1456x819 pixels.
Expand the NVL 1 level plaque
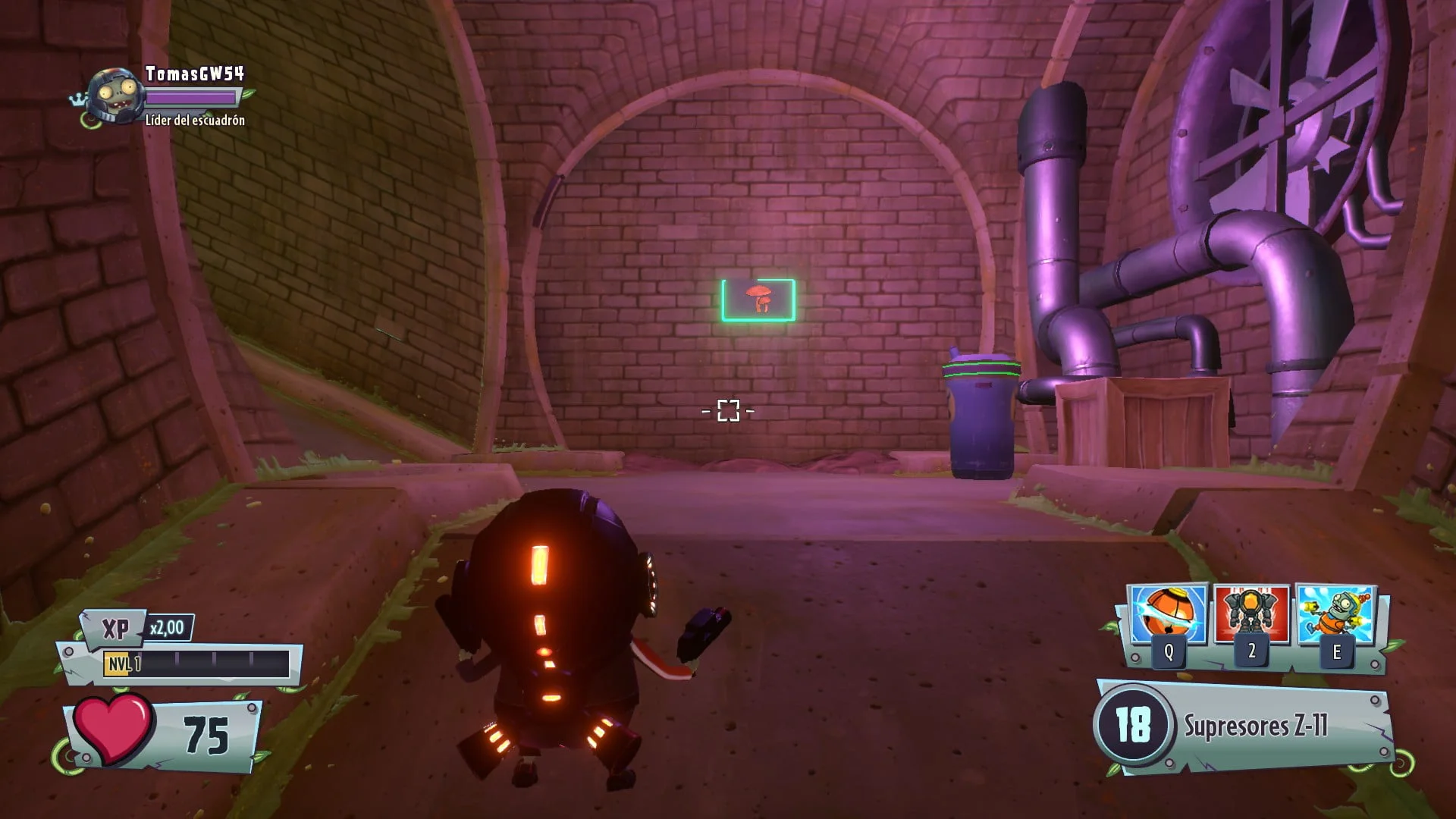[x=121, y=662]
